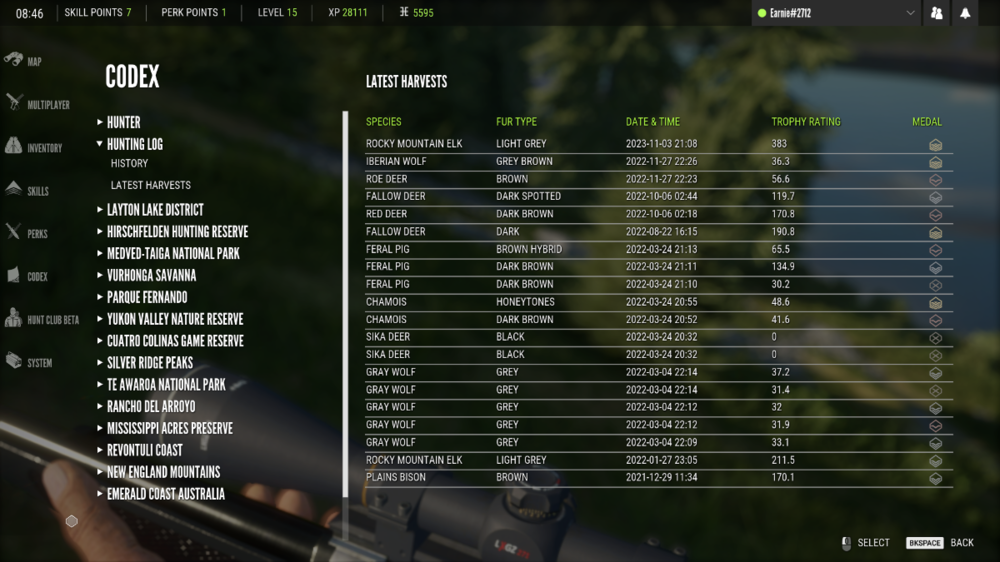Open the friends list icon

click(x=937, y=13)
